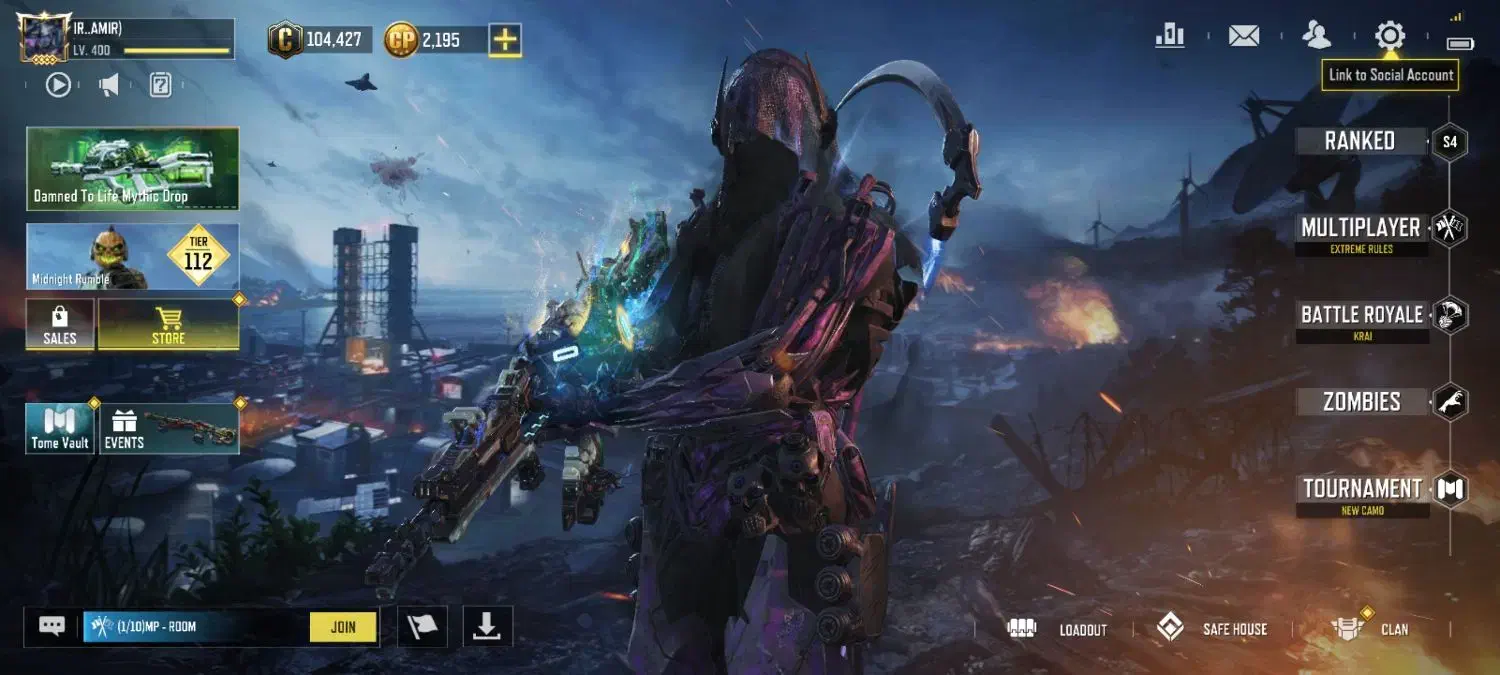Viewport: 1500px width, 675px height.
Task: View Damned To Life Mythic Drop banner
Action: [132, 168]
